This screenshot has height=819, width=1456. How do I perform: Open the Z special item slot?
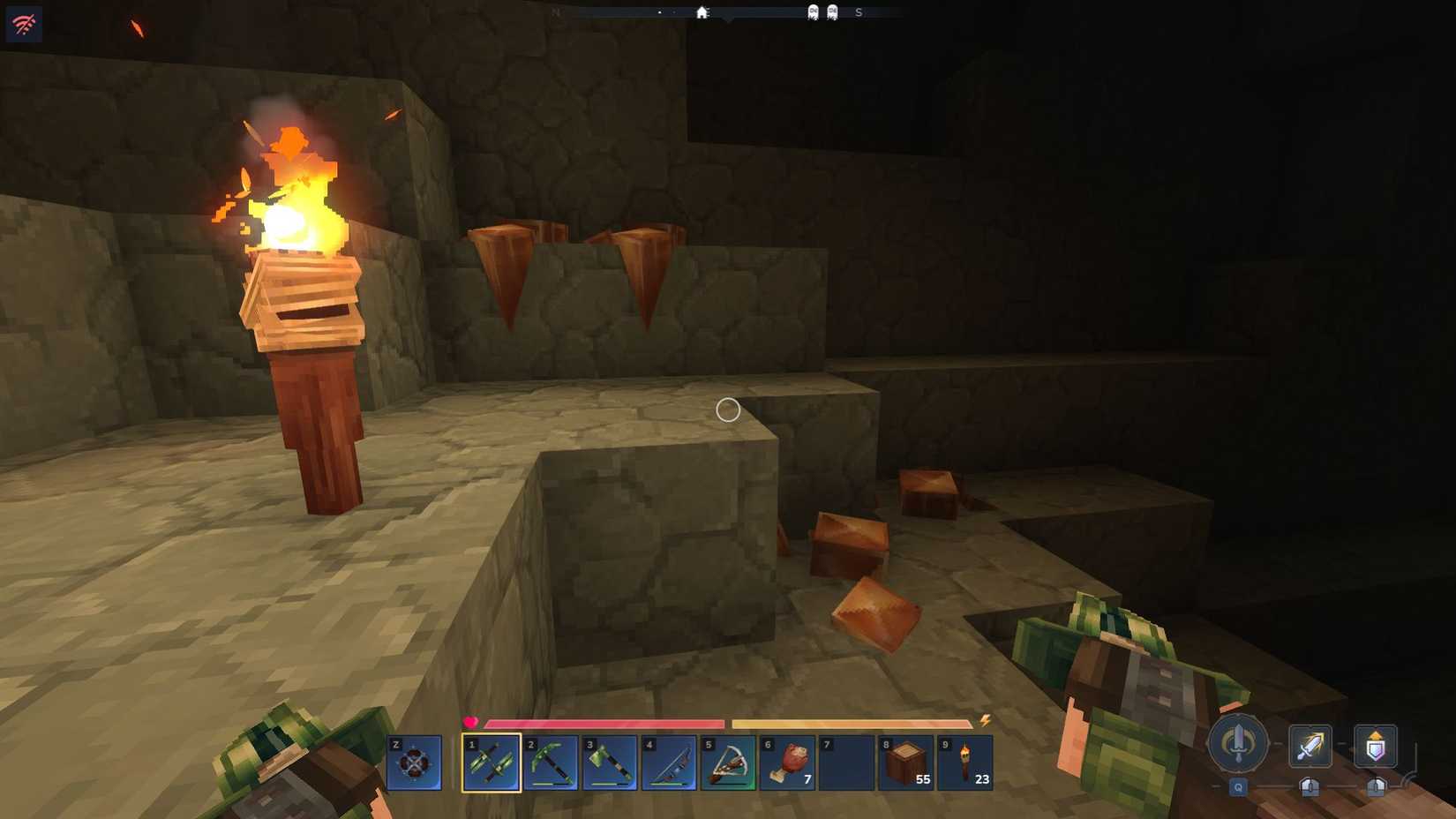coord(412,764)
